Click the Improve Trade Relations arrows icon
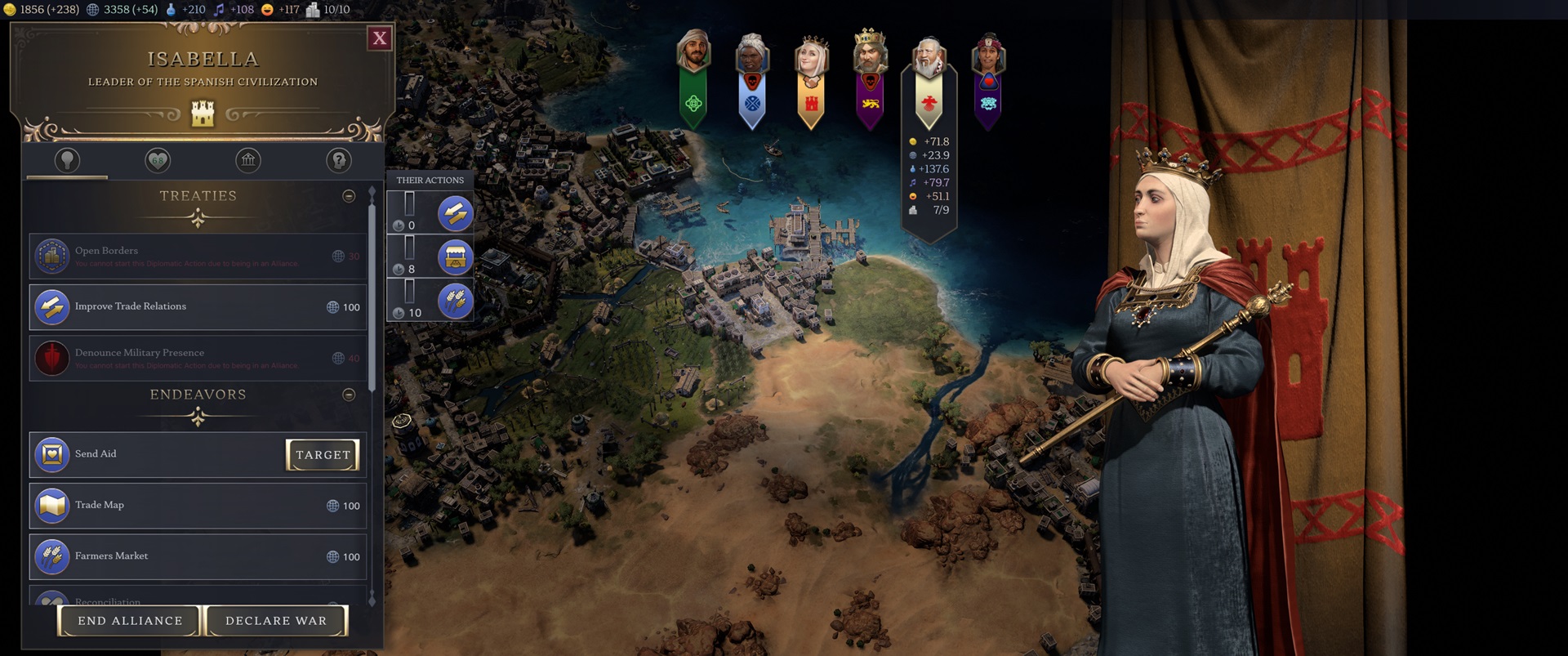 tap(51, 308)
